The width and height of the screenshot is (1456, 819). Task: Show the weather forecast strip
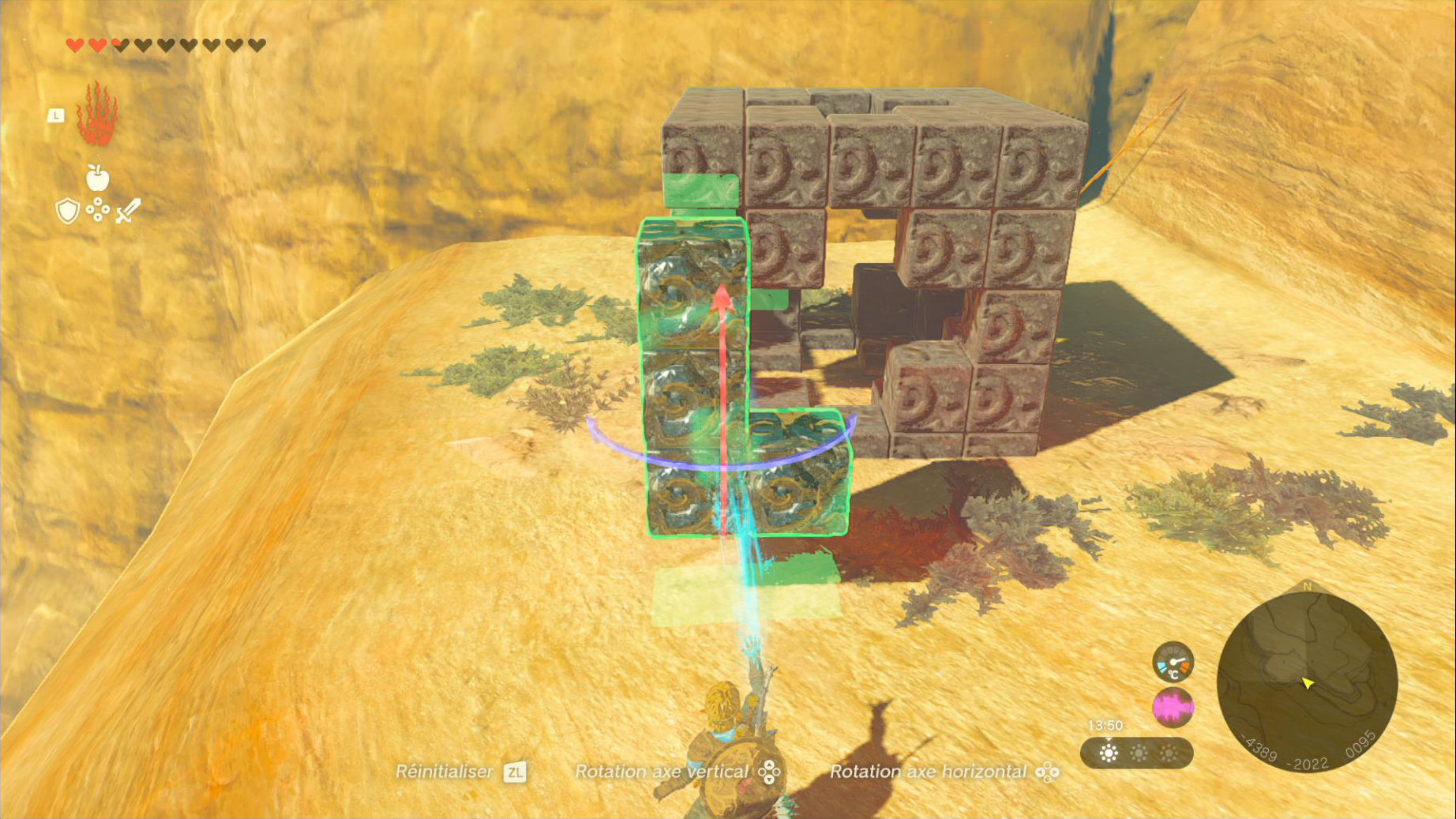(1136, 753)
